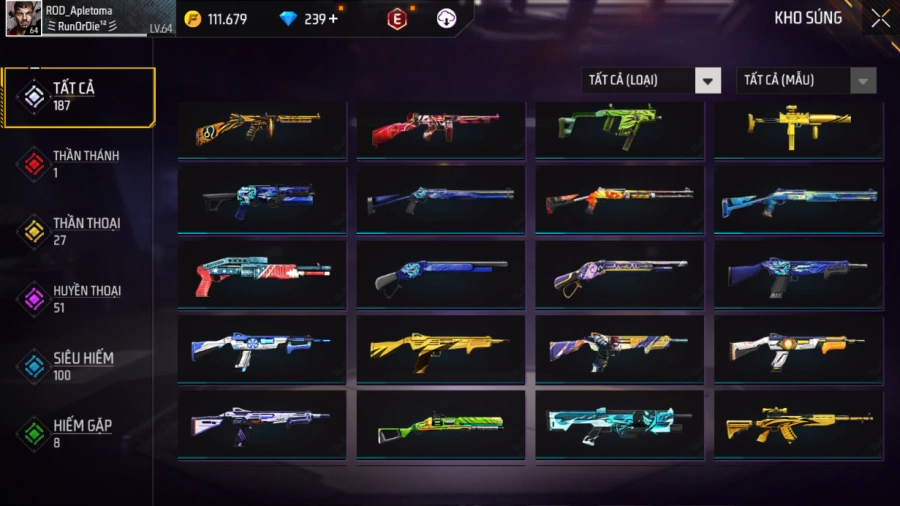The height and width of the screenshot is (506, 900).
Task: Switch to the Thần Thánh tab
Action: tap(78, 164)
